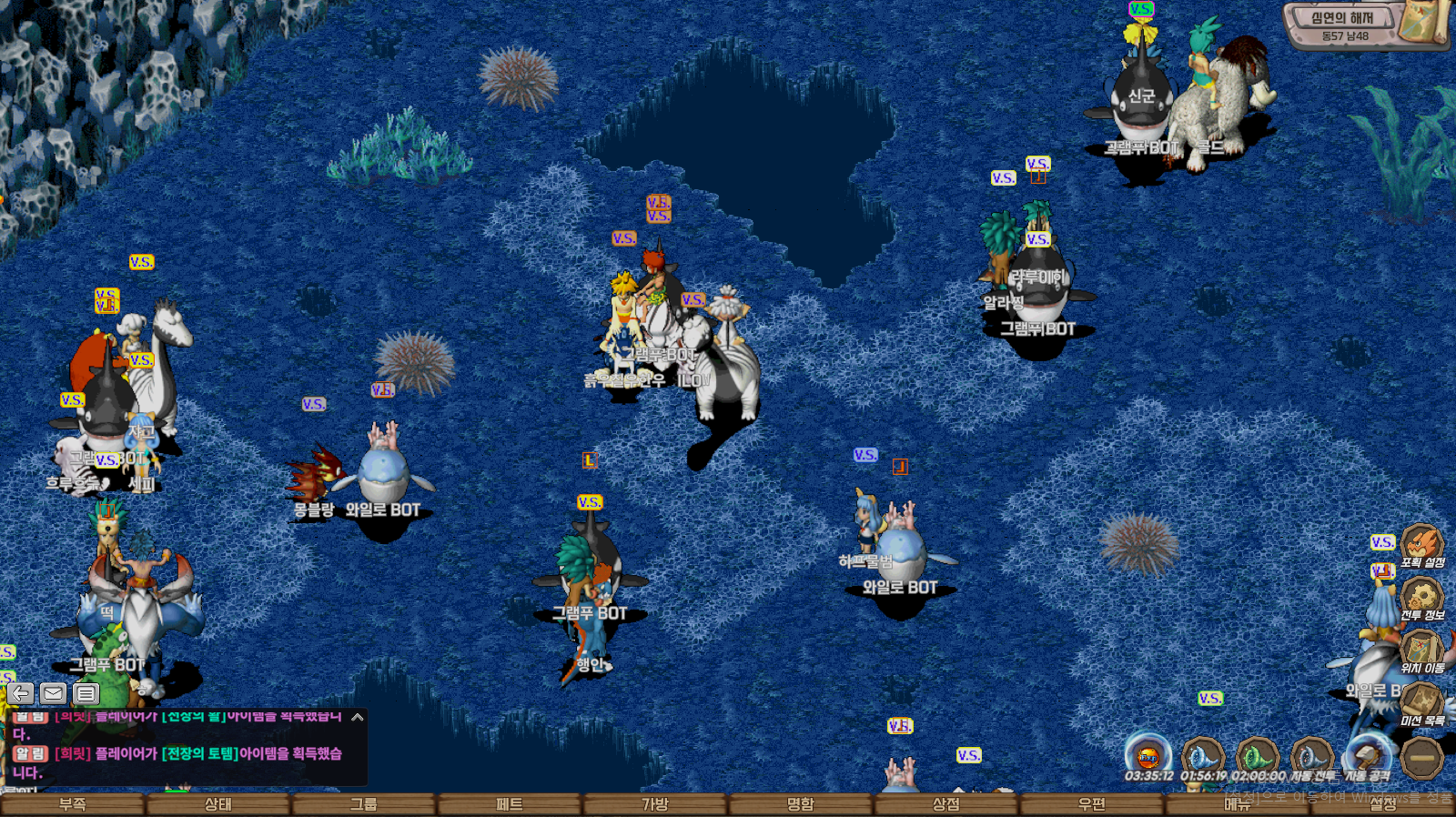Show 전투 정보 battle info

(1421, 598)
